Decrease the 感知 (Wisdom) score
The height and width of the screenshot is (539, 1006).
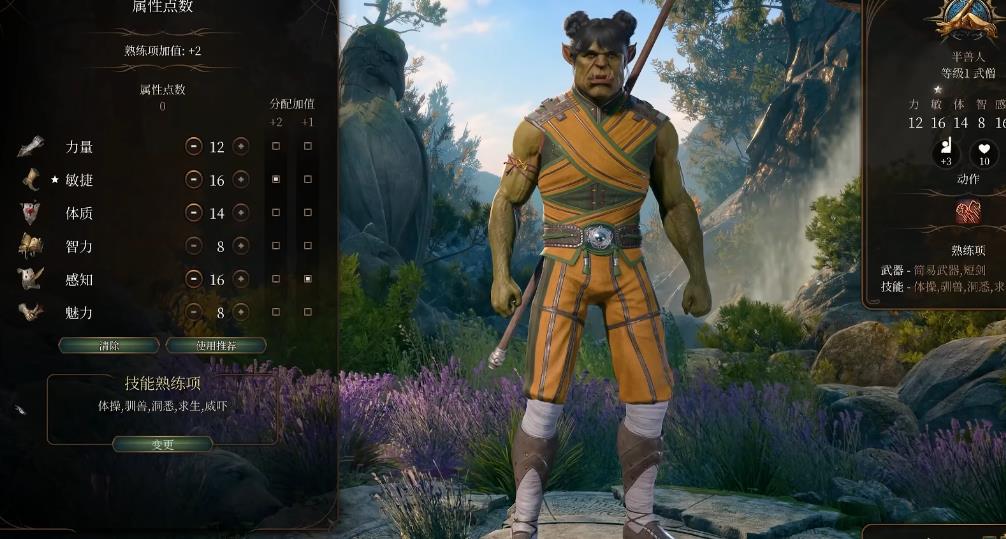click(194, 279)
